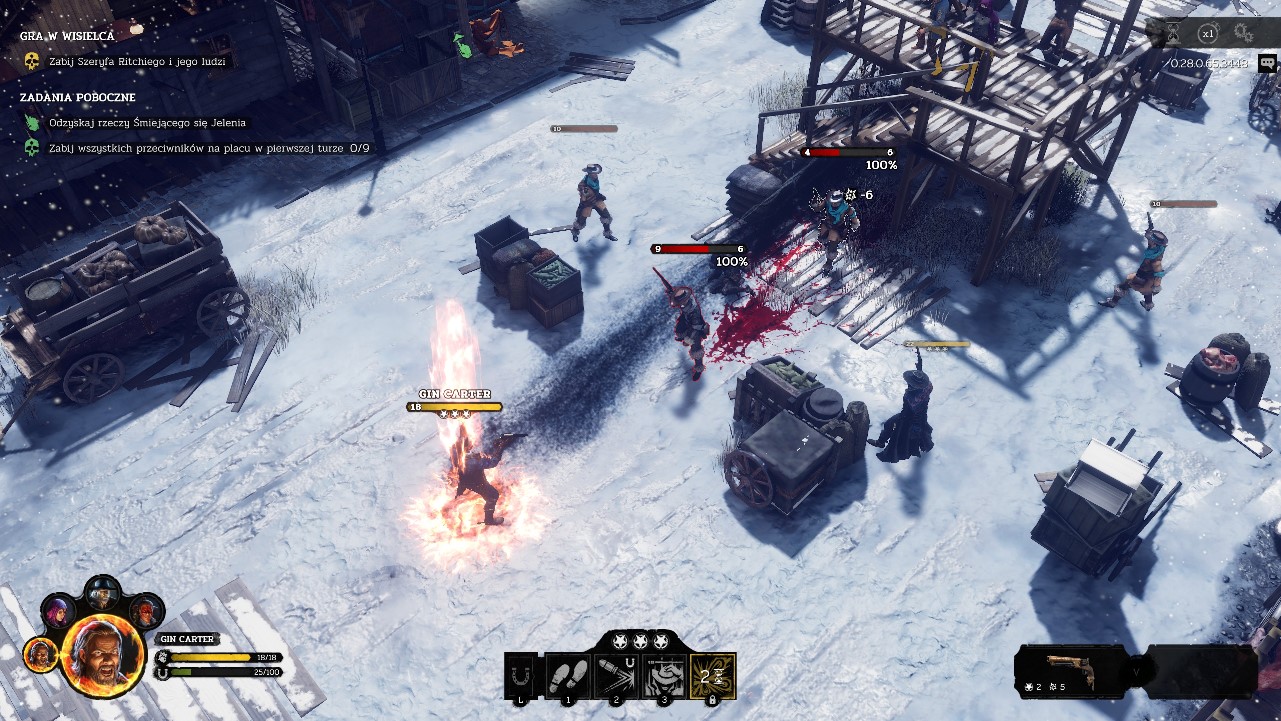Select the bullet shot ability in slot 2
The height and width of the screenshot is (721, 1281).
614,675
